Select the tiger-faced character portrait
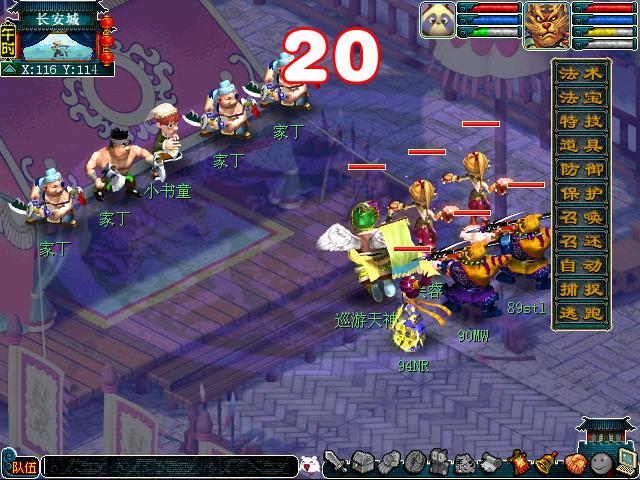Screen dimensions: 640x480 click(x=546, y=21)
